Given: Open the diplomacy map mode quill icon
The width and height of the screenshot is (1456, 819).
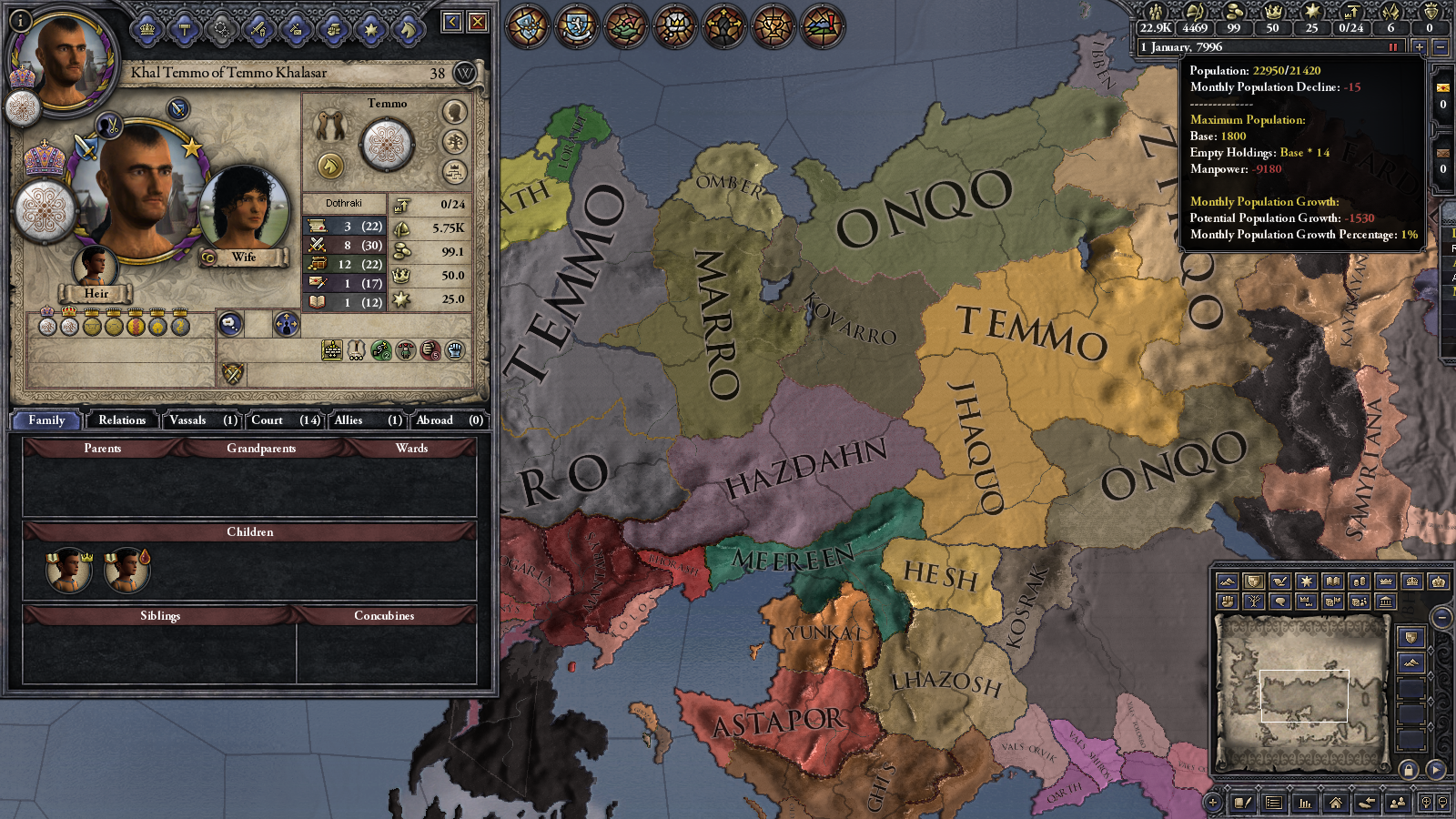Looking at the screenshot, I should [1279, 581].
